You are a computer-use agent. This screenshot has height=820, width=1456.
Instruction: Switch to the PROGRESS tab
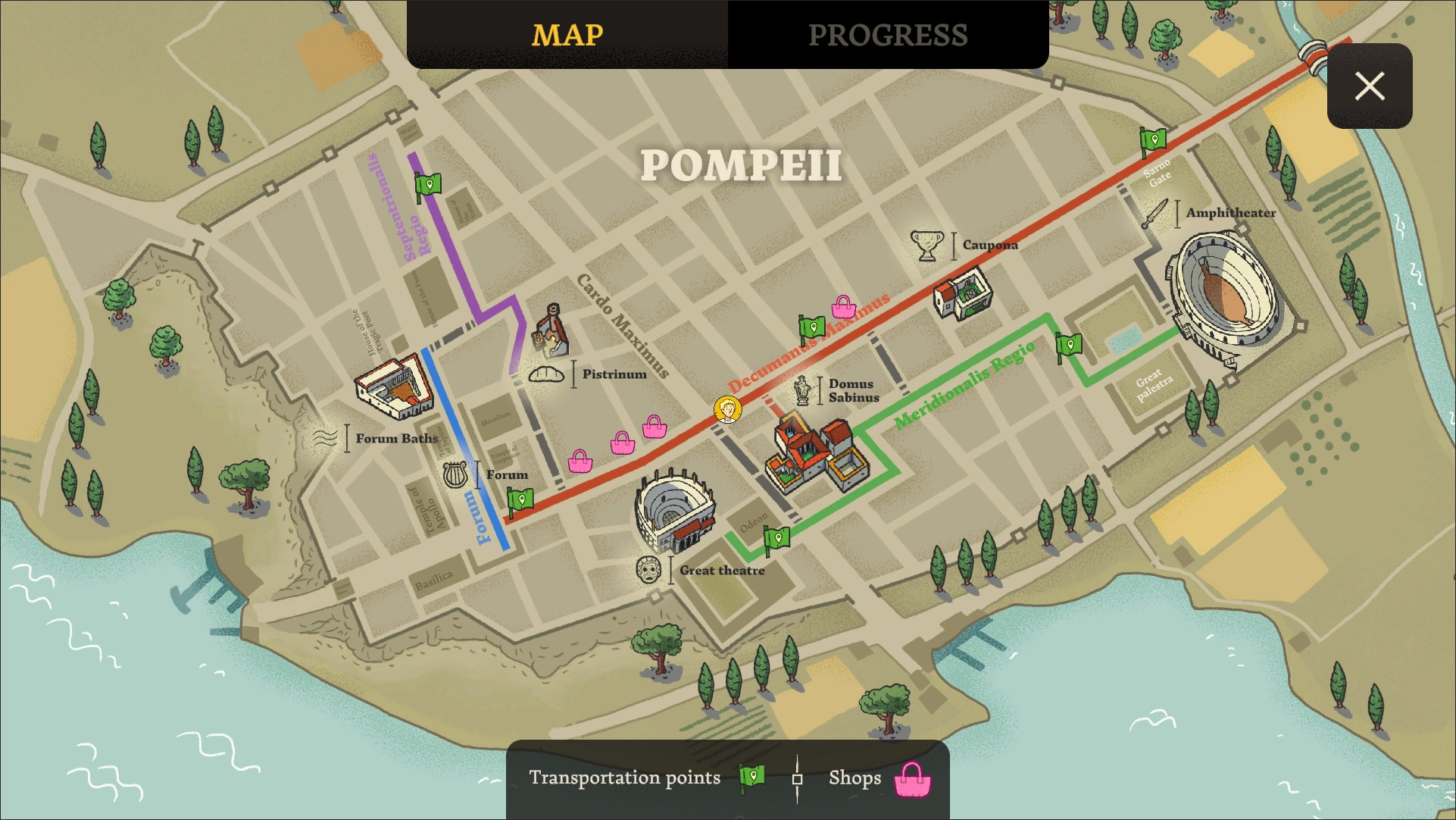(x=888, y=34)
